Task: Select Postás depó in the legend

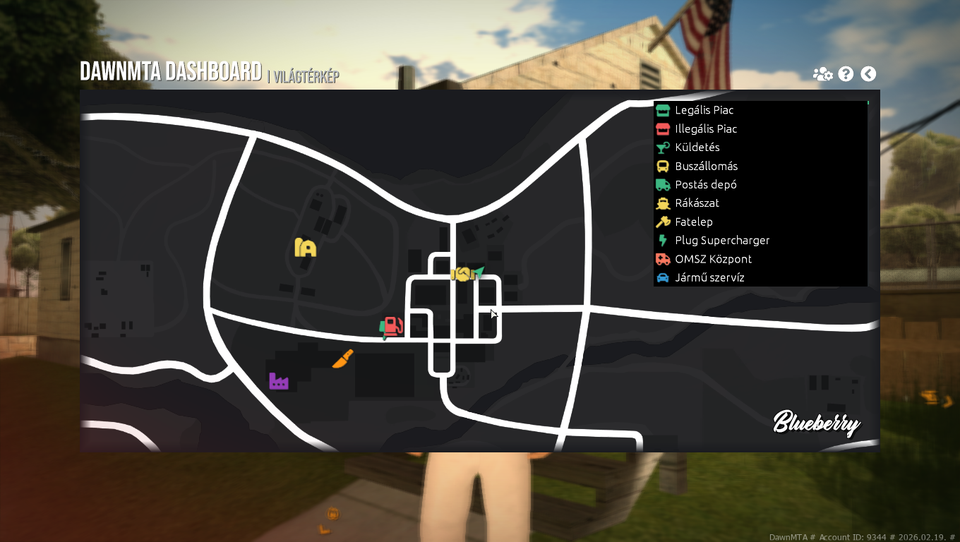Action: [x=706, y=185]
